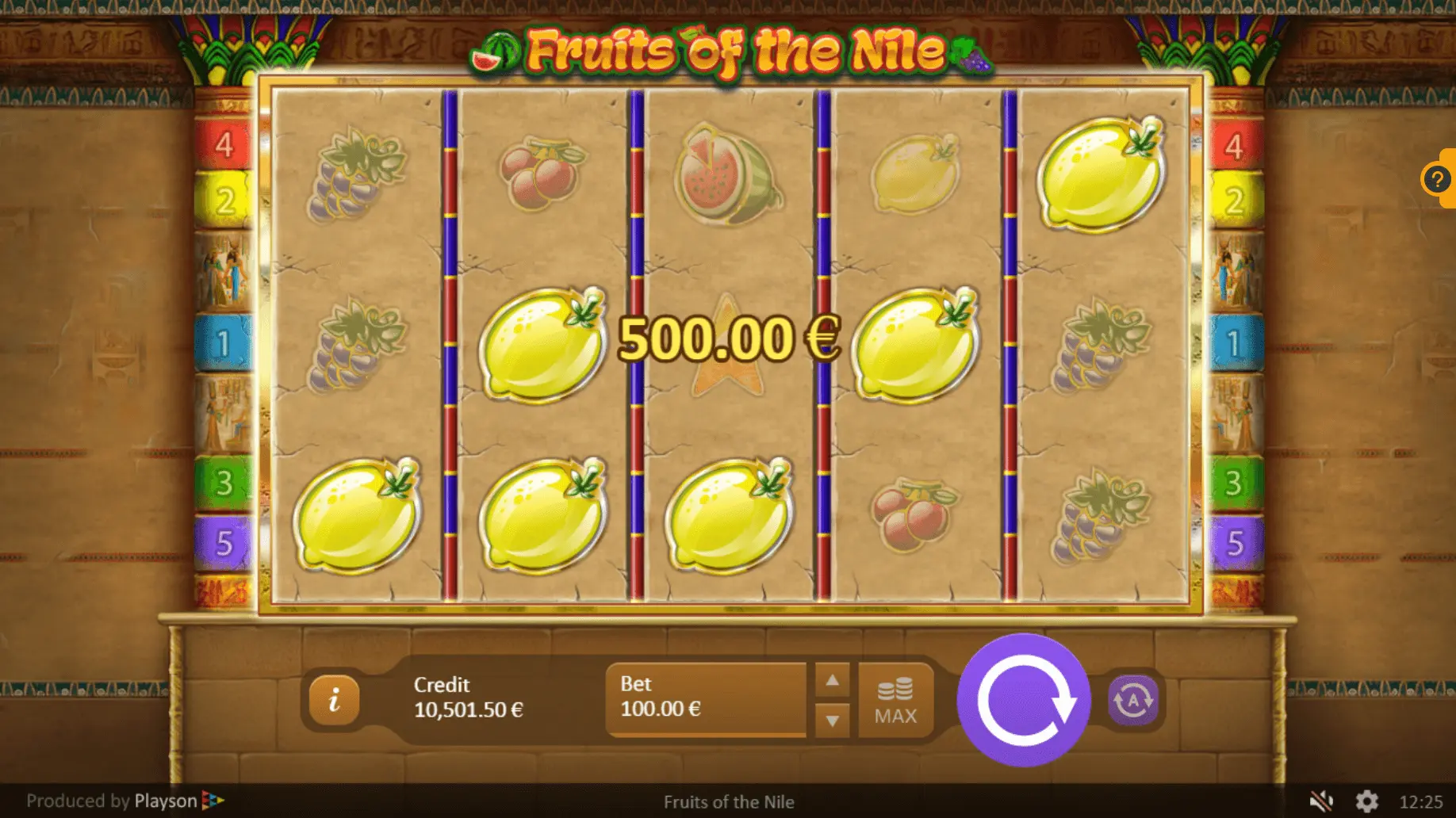The height and width of the screenshot is (818, 1456).
Task: Open the orange help question mark
Action: (x=1436, y=179)
